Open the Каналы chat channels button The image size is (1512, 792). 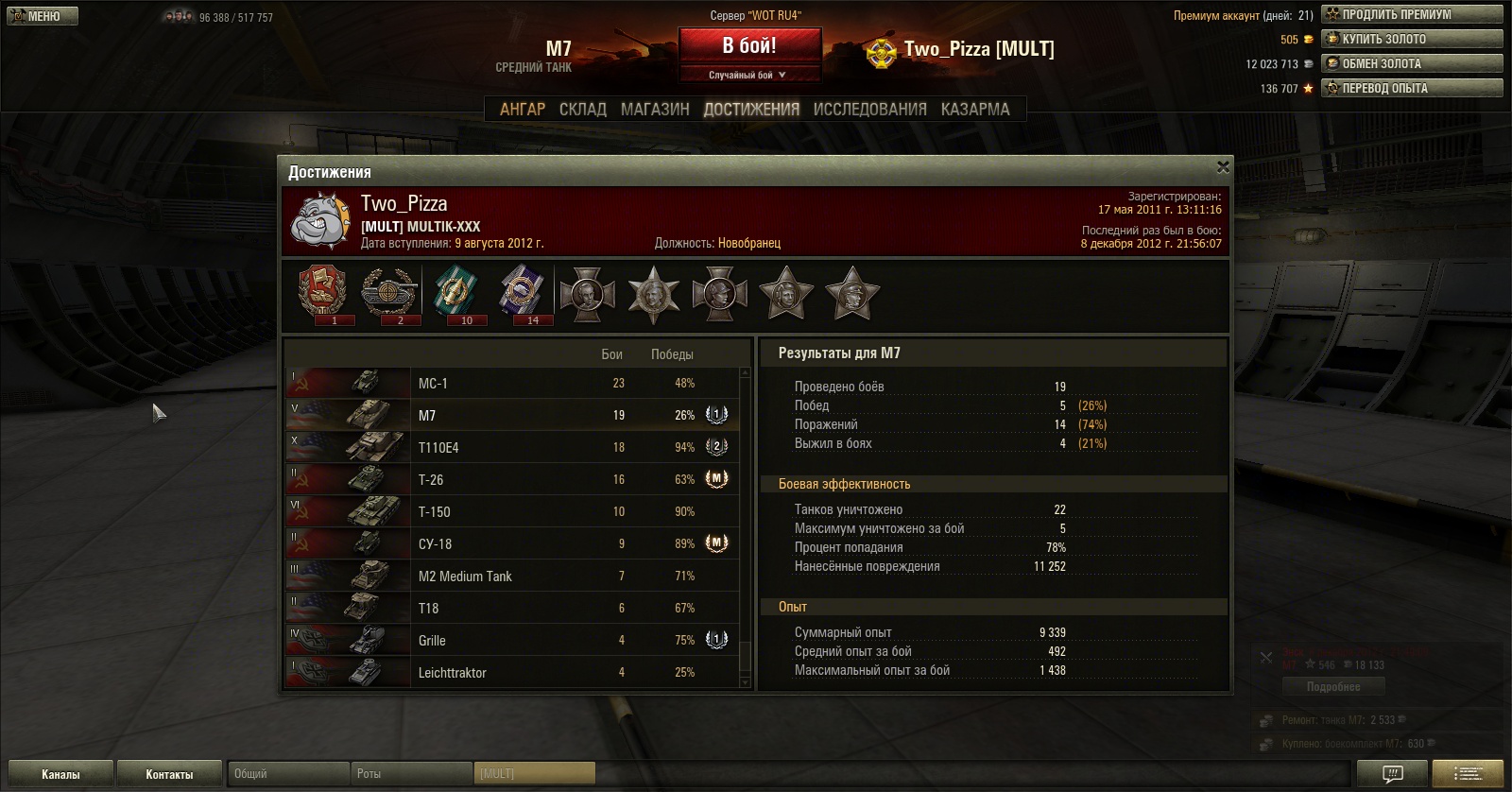(60, 774)
